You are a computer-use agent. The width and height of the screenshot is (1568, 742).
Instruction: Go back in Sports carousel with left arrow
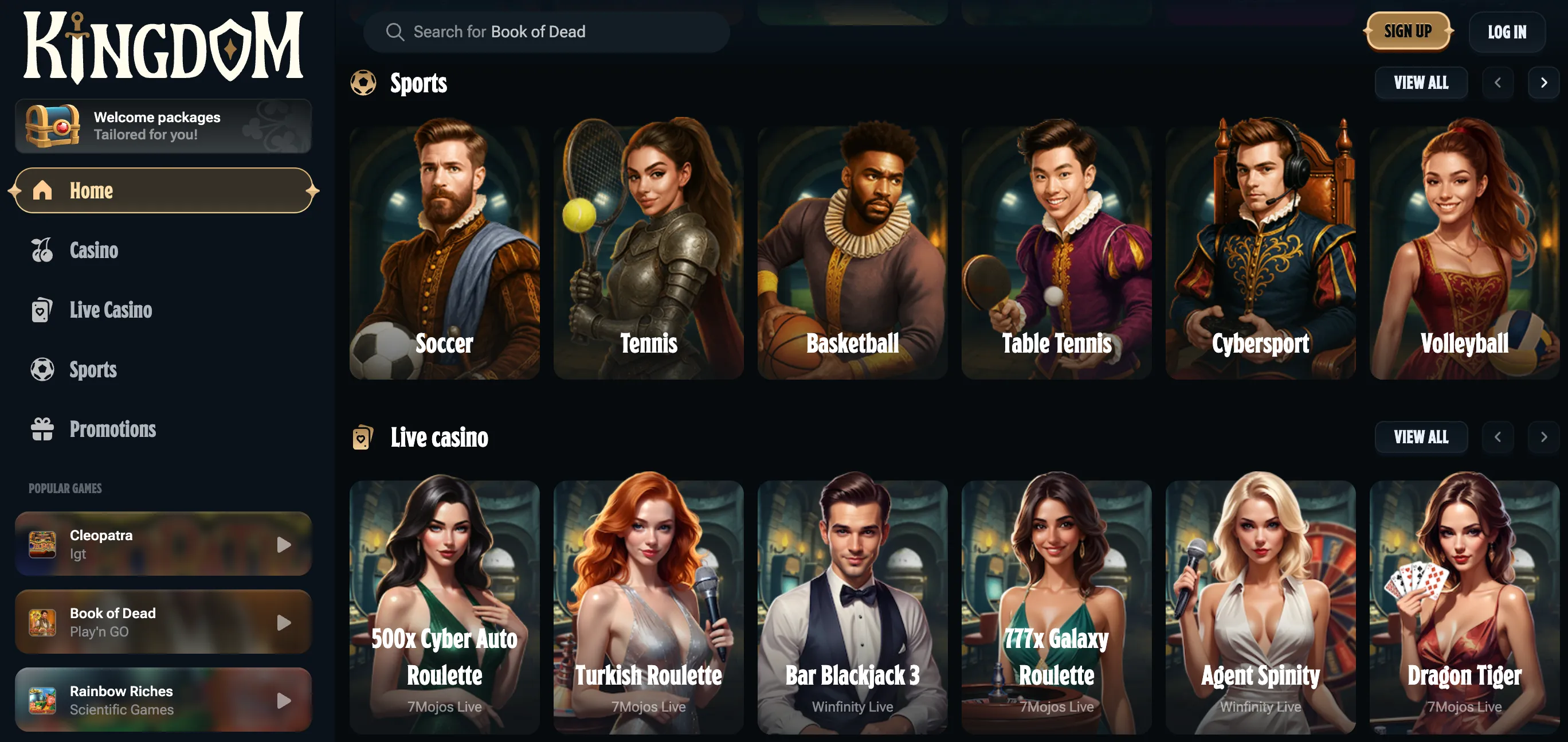pos(1499,83)
